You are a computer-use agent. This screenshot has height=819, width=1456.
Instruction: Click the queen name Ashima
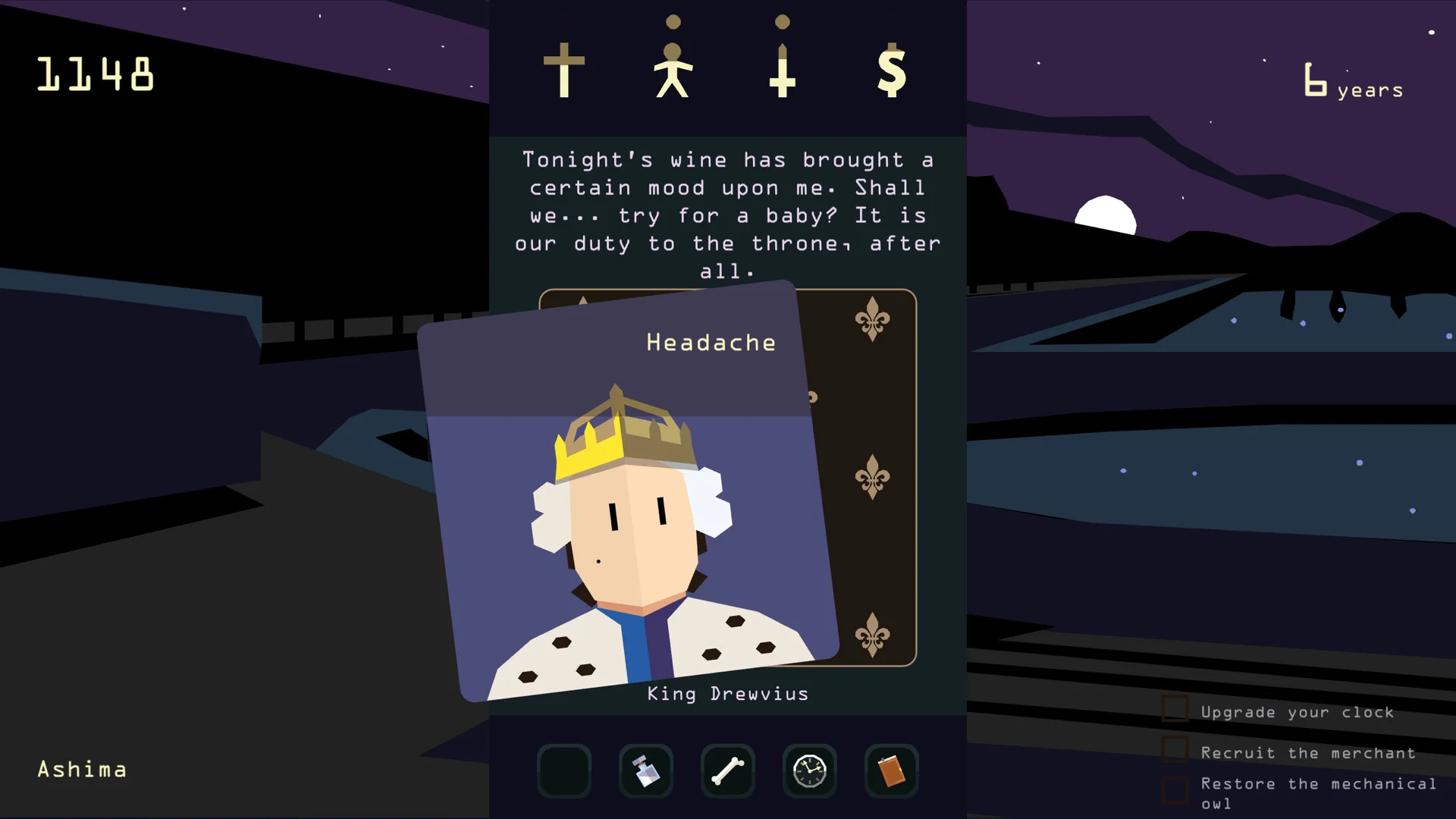point(82,770)
